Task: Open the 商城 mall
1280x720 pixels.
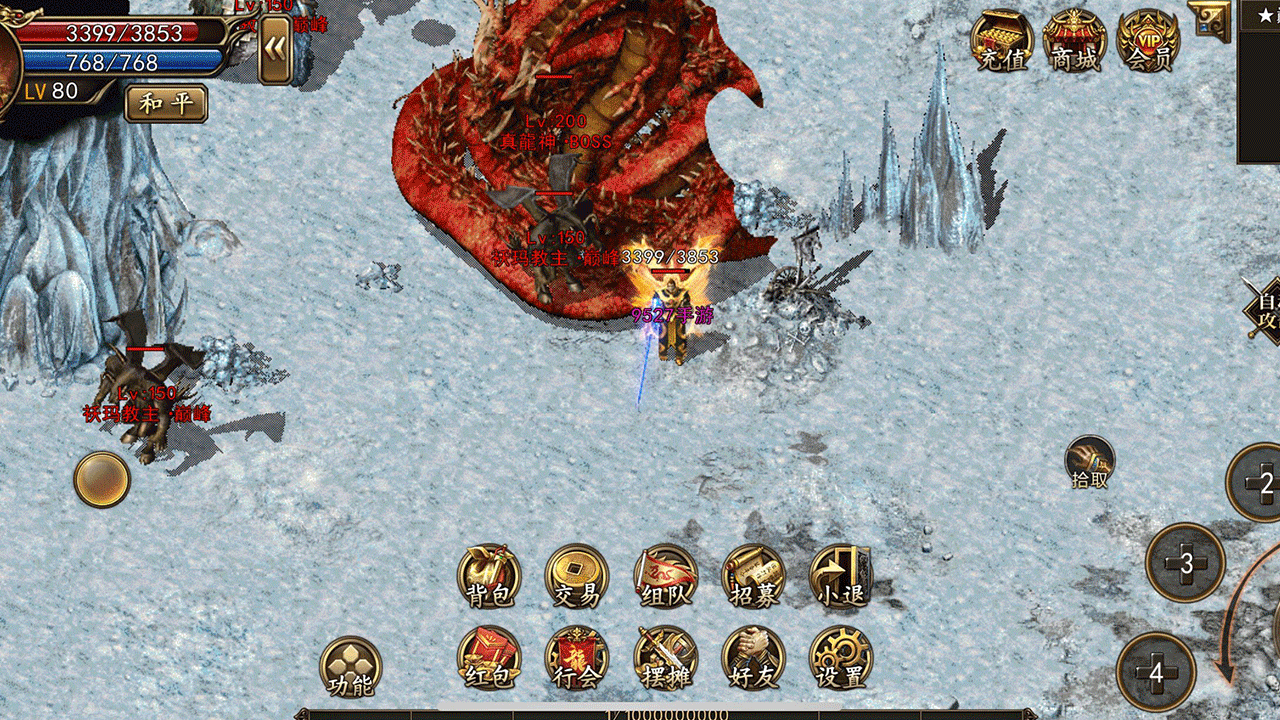Action: 1075,42
